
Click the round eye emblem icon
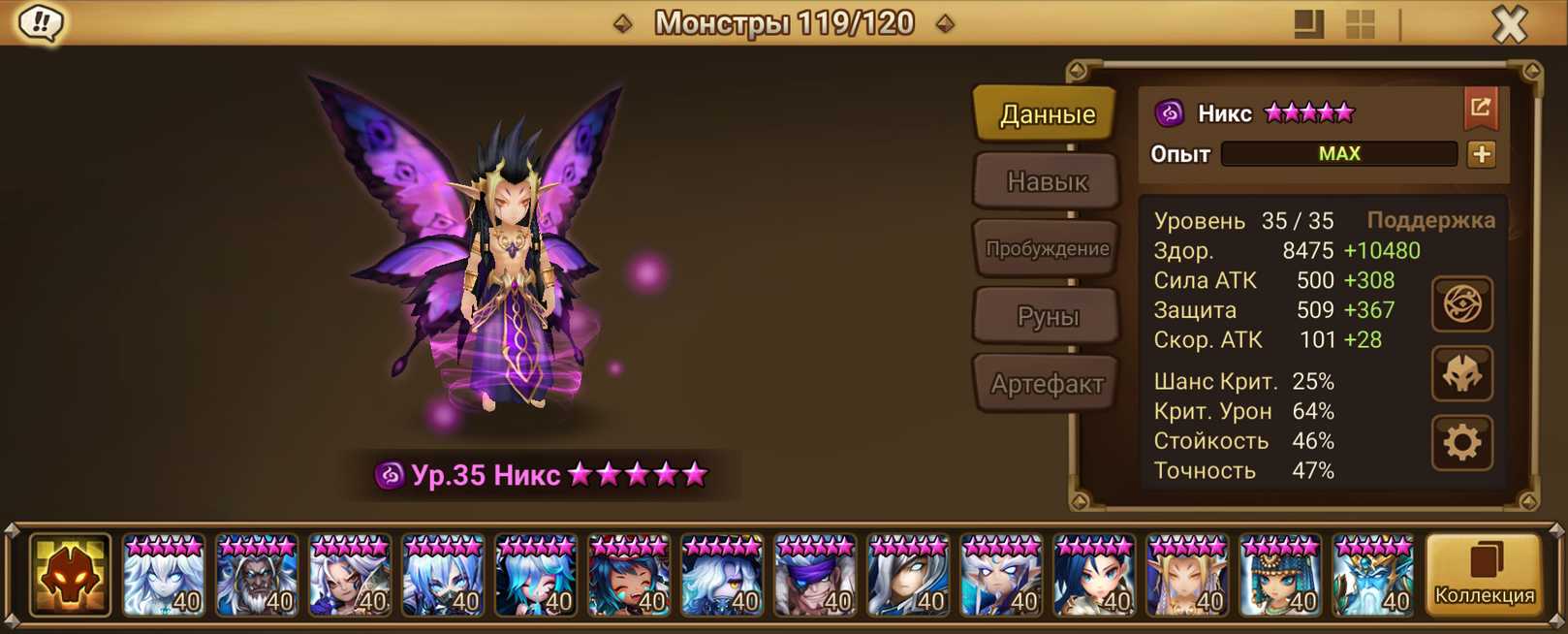1461,304
